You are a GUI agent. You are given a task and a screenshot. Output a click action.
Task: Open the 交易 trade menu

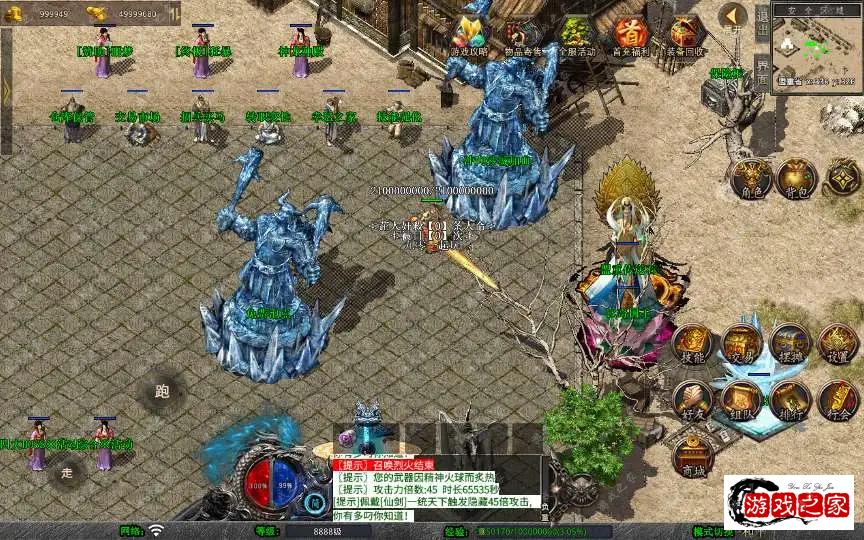pyautogui.click(x=742, y=343)
